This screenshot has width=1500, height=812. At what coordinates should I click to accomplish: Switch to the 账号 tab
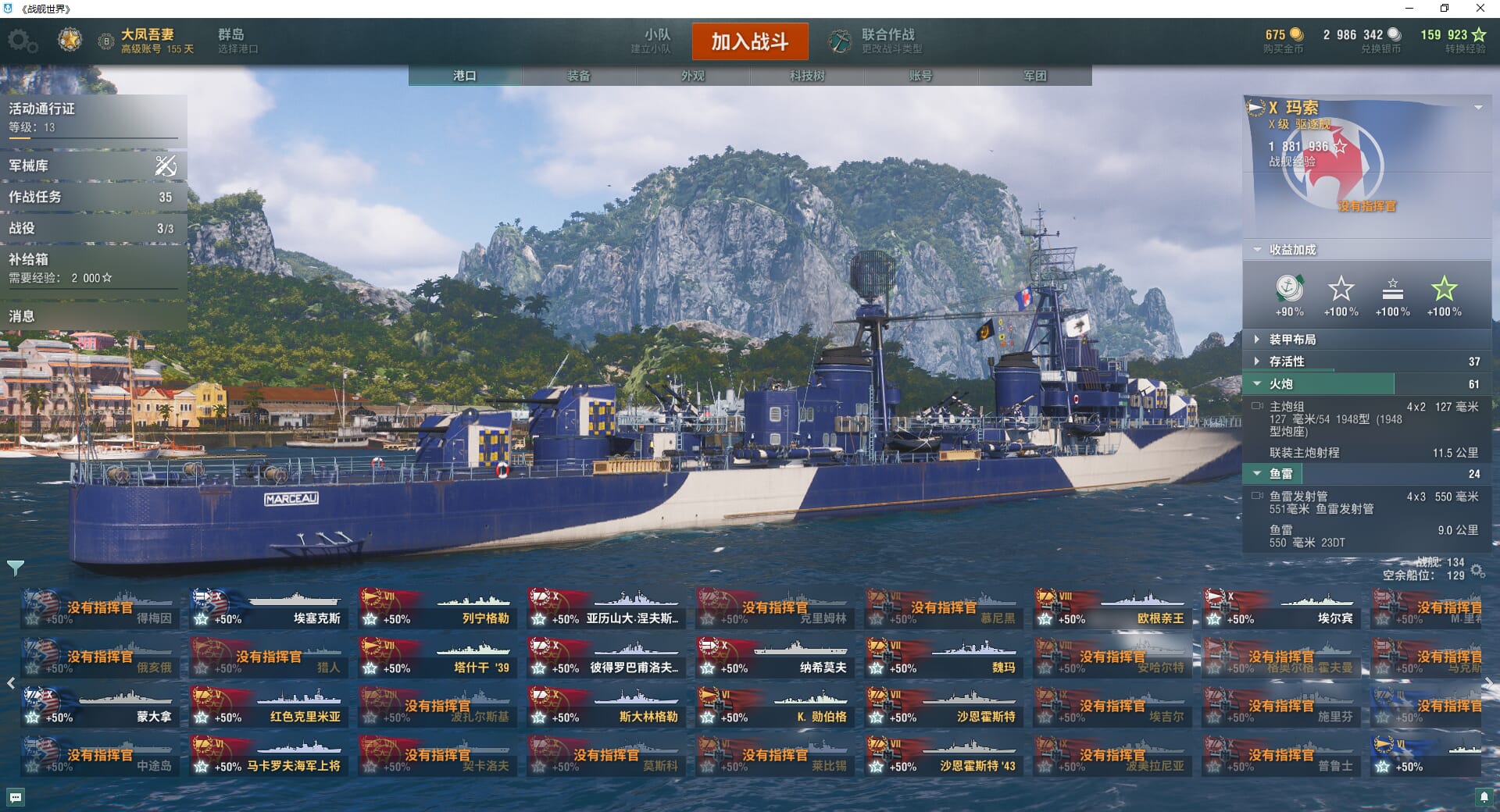920,76
